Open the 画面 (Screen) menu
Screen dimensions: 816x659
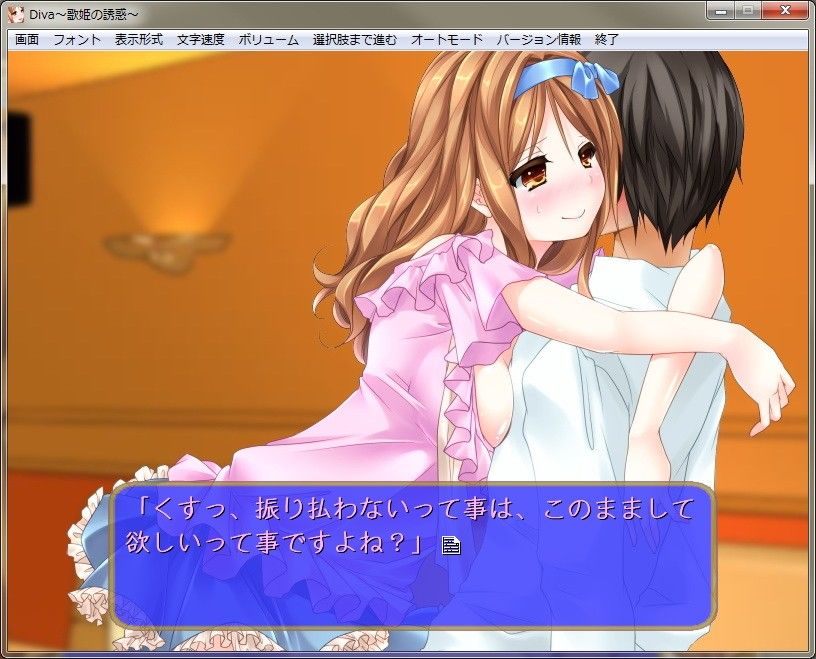tap(27, 40)
